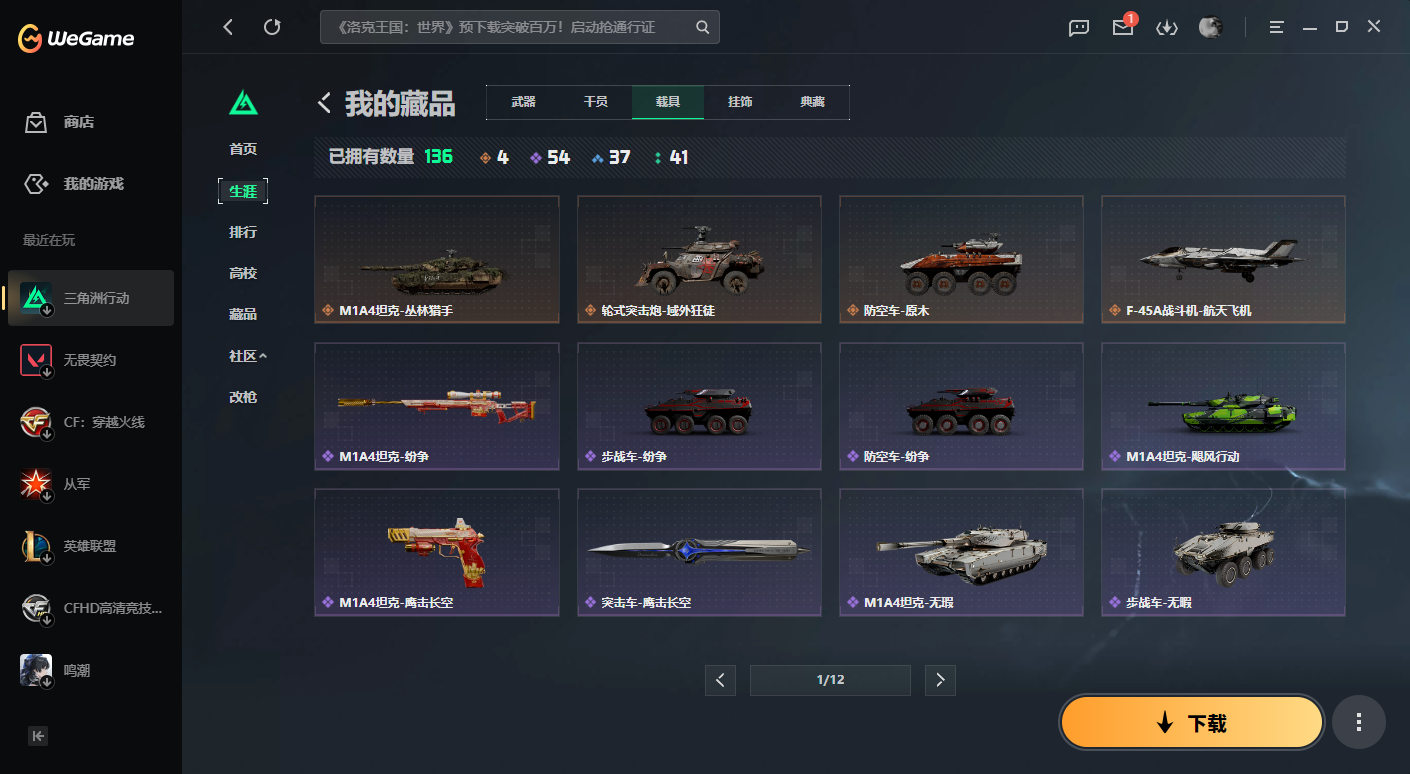Select 英雄联盟 in the recently played list
Image resolution: width=1410 pixels, height=774 pixels.
90,546
